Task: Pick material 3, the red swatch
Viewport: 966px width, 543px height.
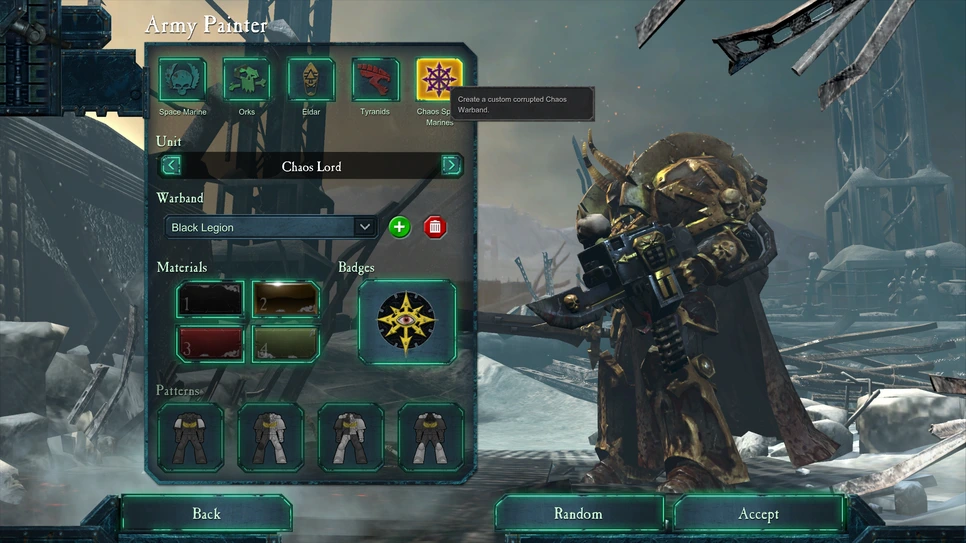Action: 210,343
